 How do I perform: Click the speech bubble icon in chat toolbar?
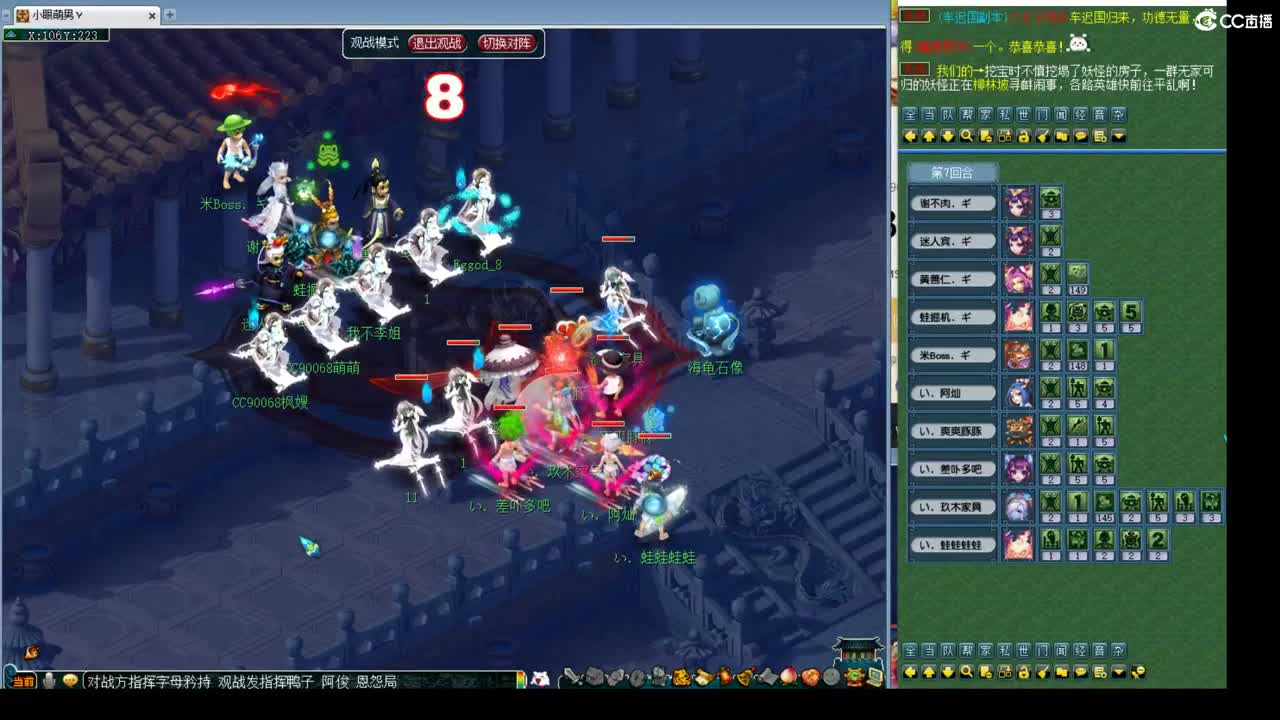pos(1081,136)
